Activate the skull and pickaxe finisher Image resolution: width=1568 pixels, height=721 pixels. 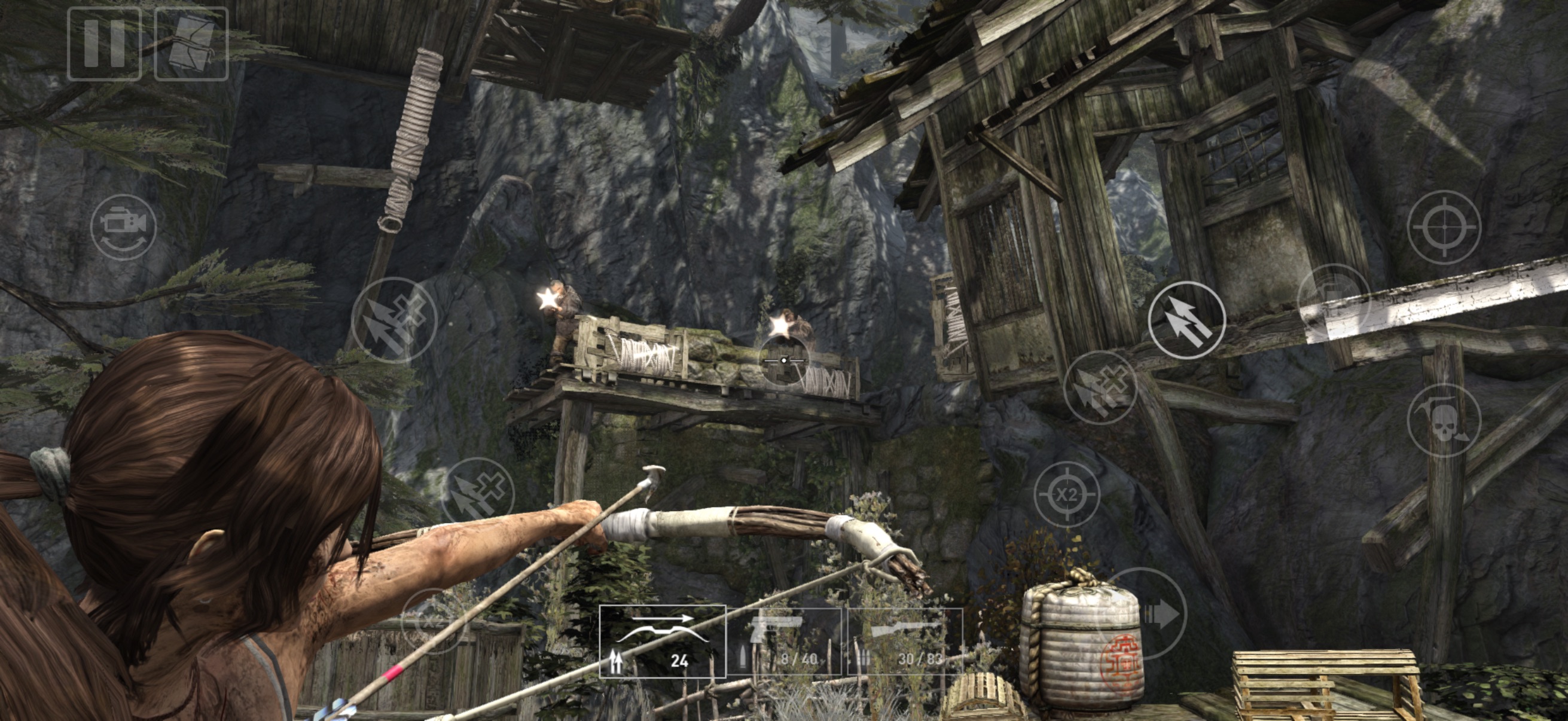[x=1444, y=420]
